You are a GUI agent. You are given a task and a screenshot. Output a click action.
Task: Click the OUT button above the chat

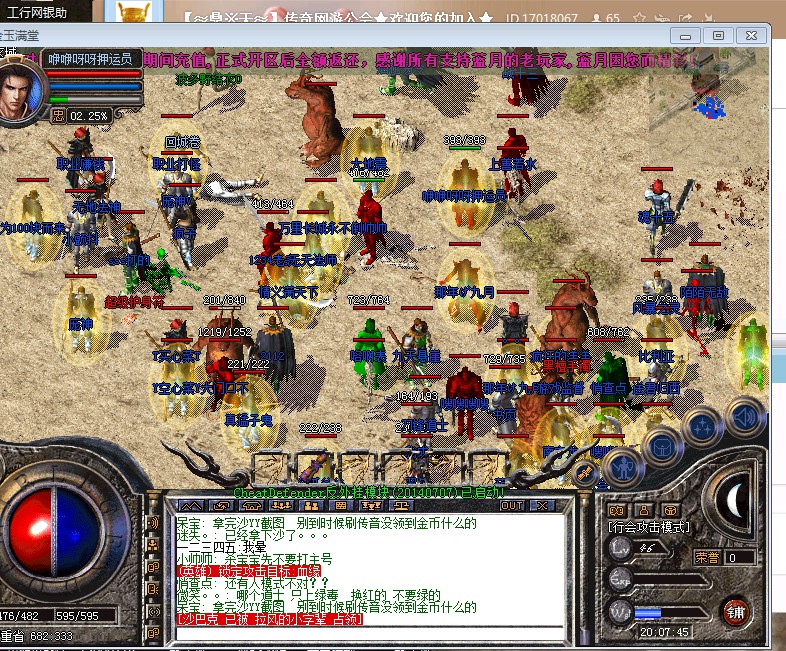click(512, 506)
